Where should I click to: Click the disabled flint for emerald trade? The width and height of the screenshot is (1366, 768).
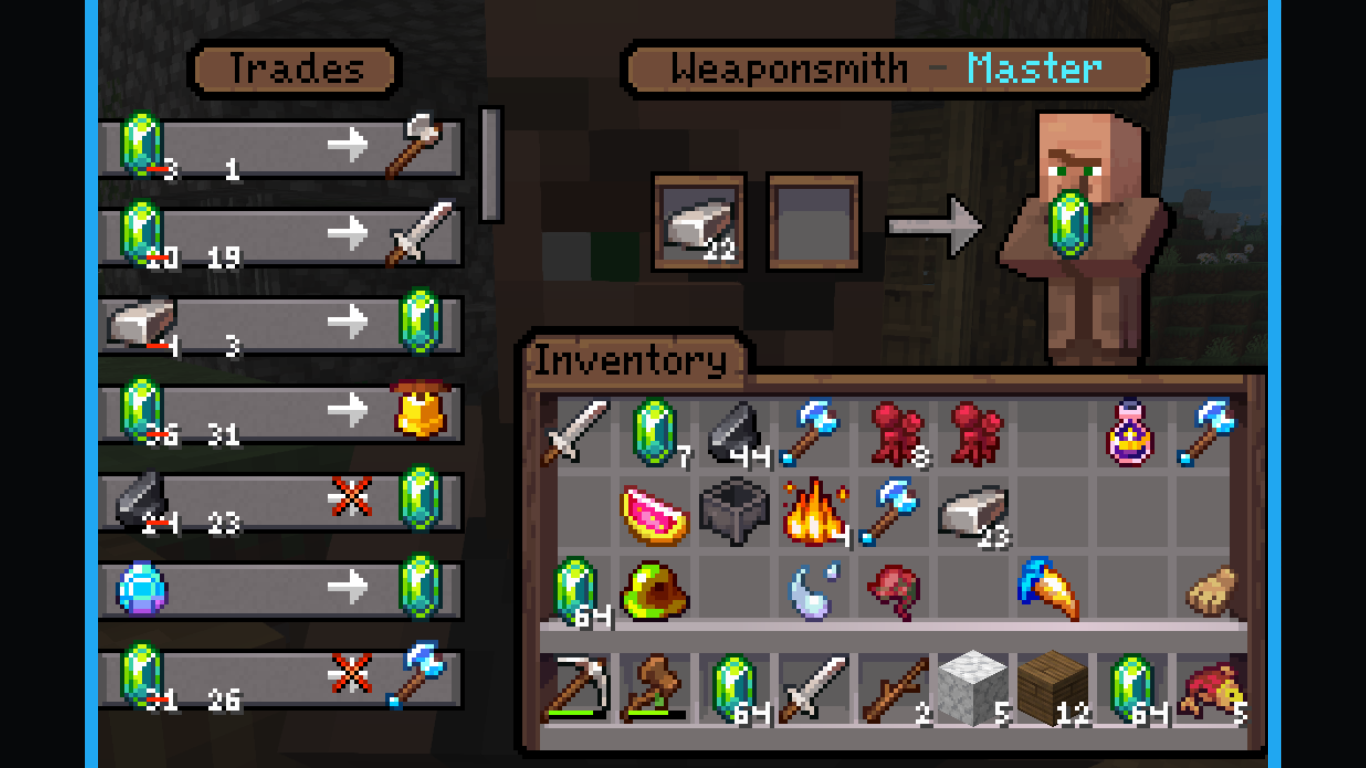click(x=280, y=500)
